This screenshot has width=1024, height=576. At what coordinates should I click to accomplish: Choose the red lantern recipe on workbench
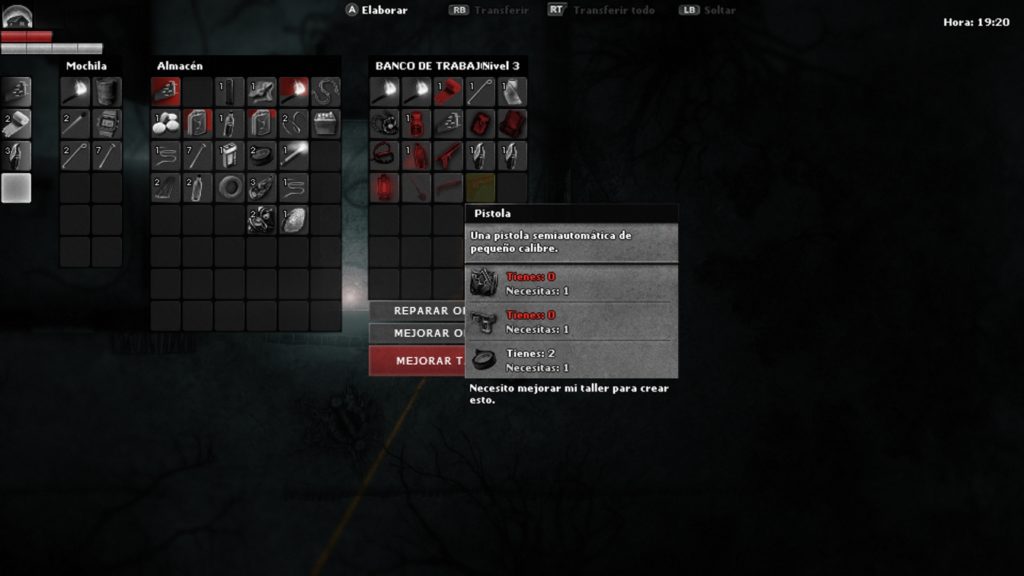pos(384,187)
